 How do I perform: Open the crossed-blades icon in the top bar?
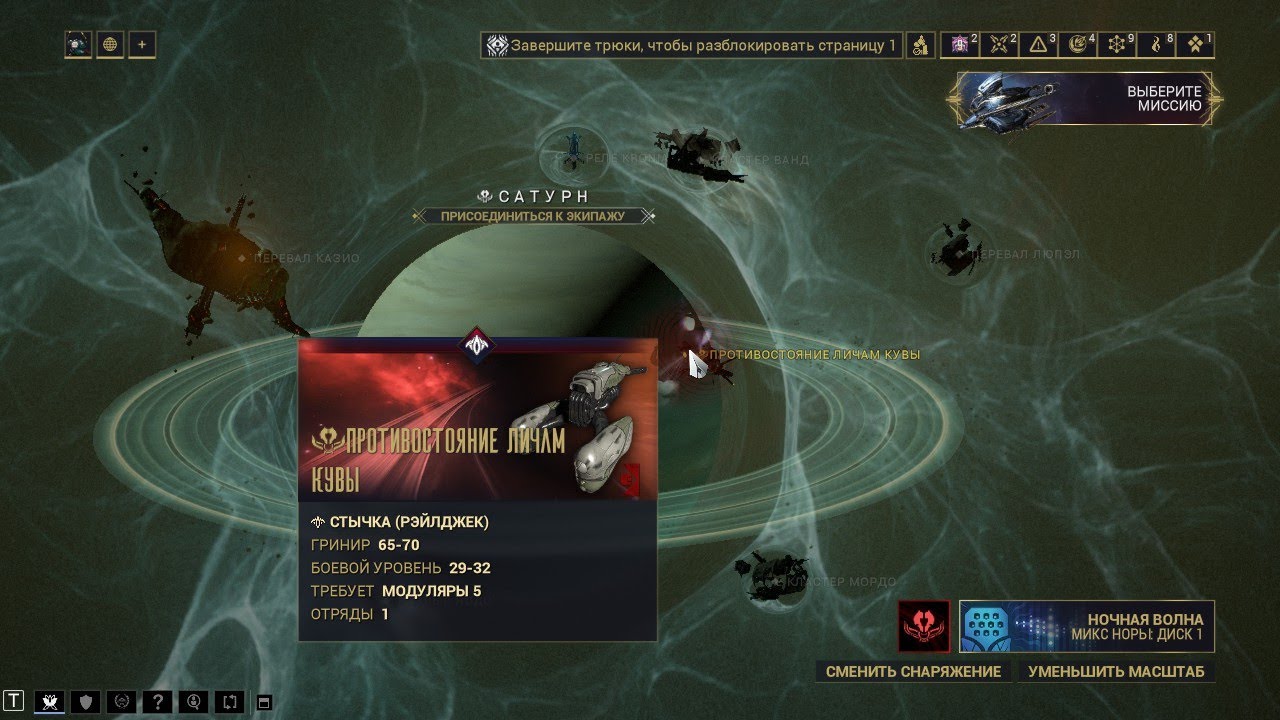click(x=1000, y=44)
